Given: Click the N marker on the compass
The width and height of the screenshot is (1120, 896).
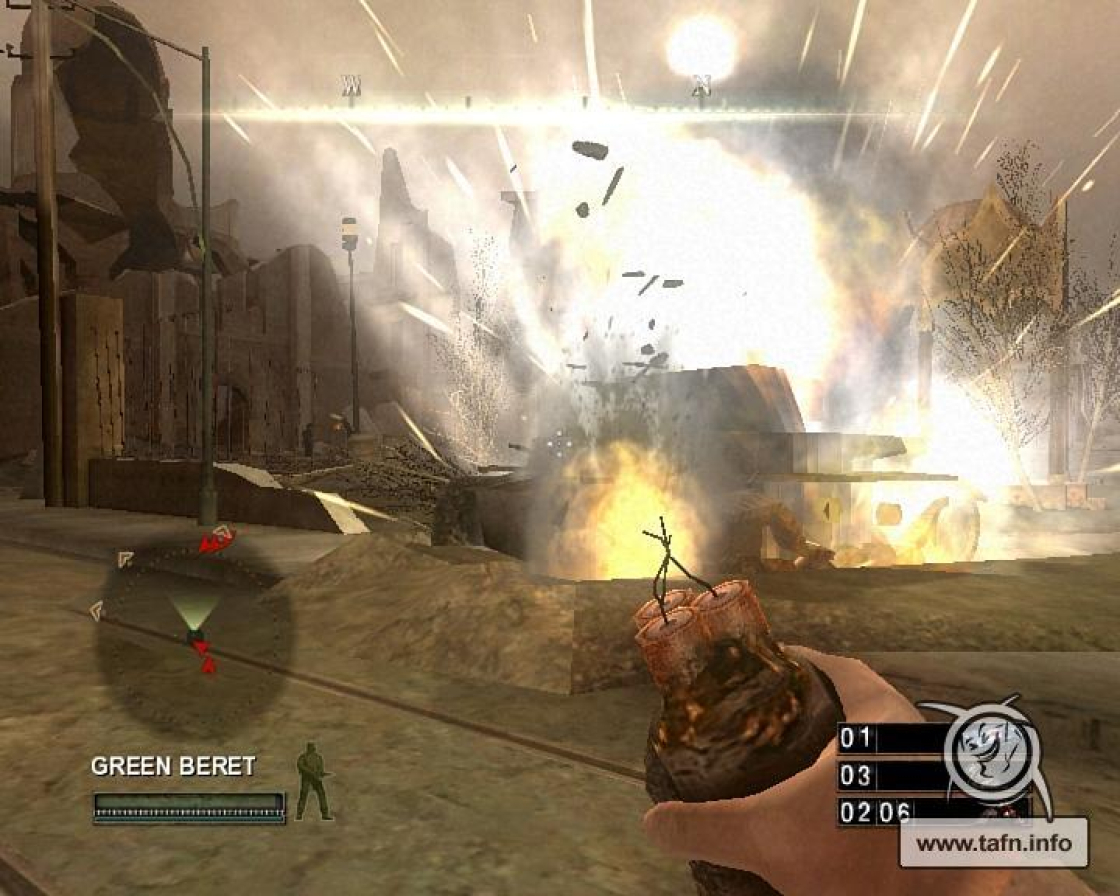Looking at the screenshot, I should click(x=700, y=88).
